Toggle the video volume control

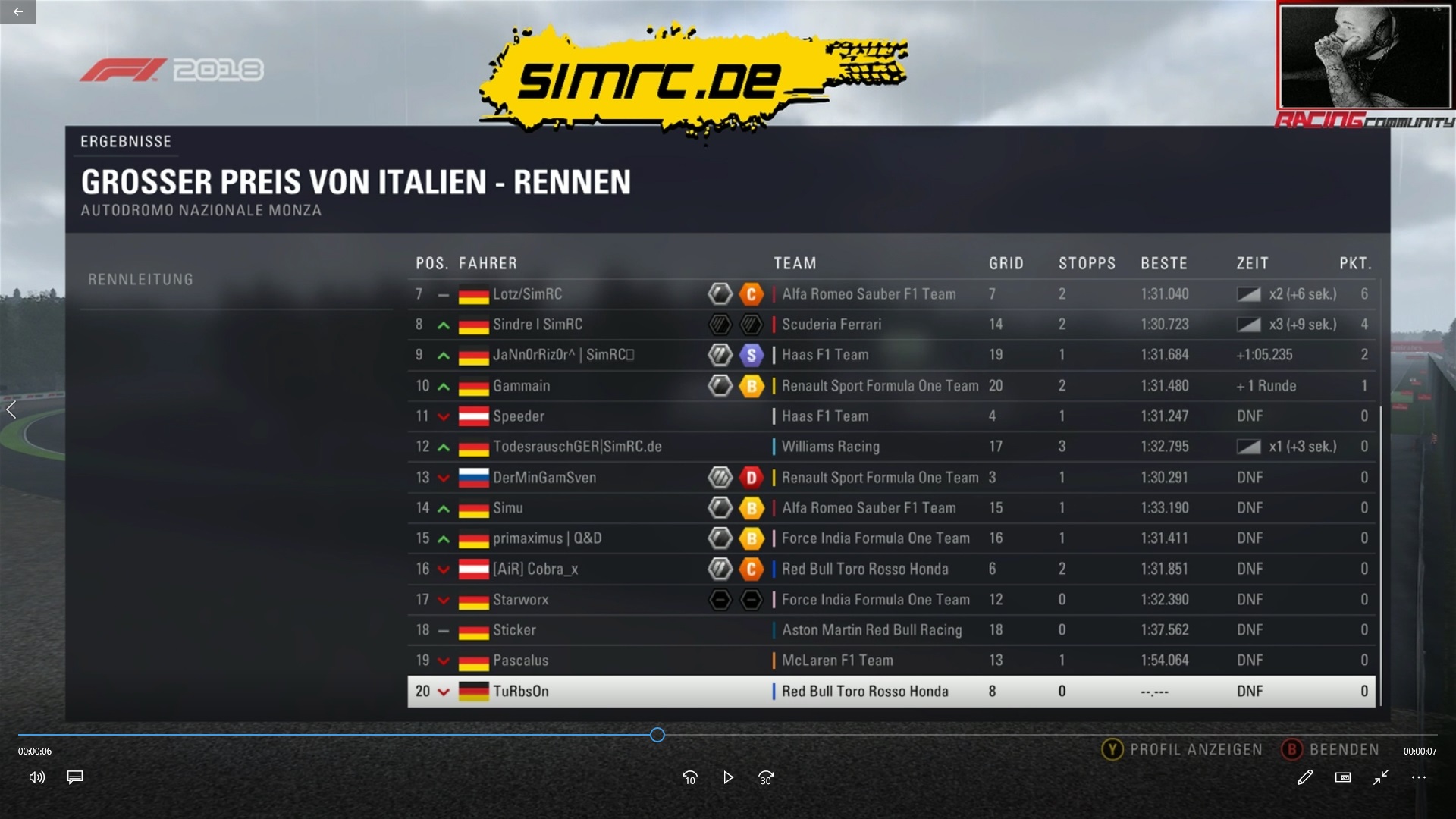point(36,777)
